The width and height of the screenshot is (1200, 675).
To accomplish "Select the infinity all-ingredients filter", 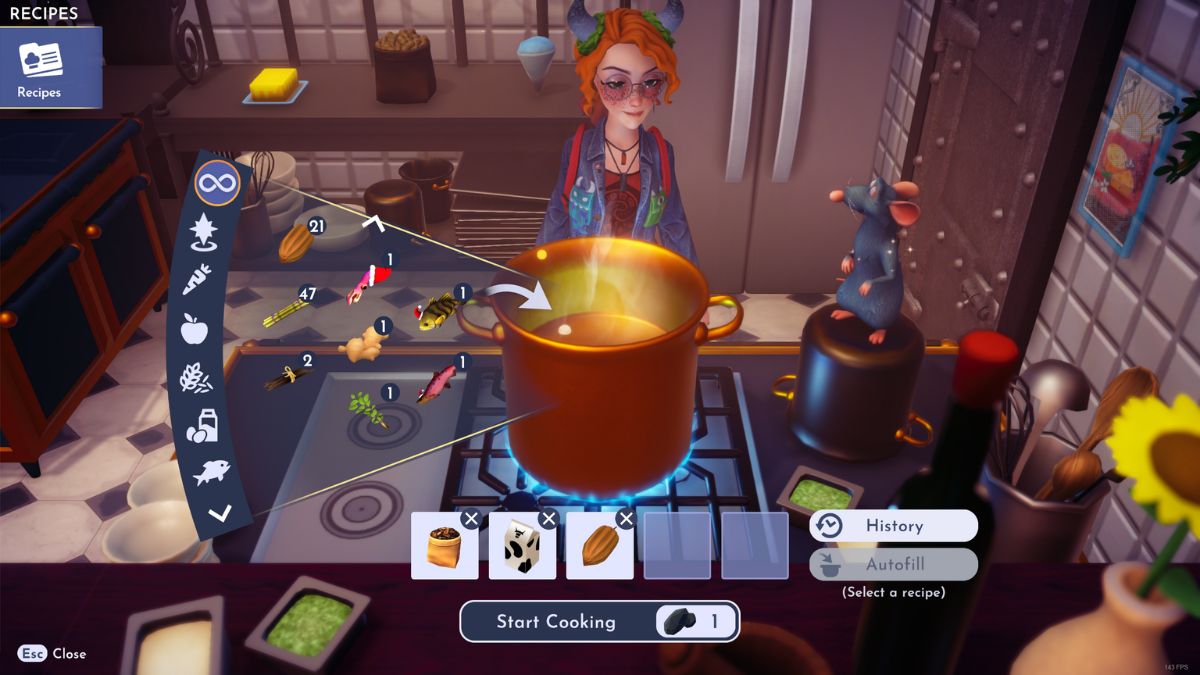I will point(217,184).
